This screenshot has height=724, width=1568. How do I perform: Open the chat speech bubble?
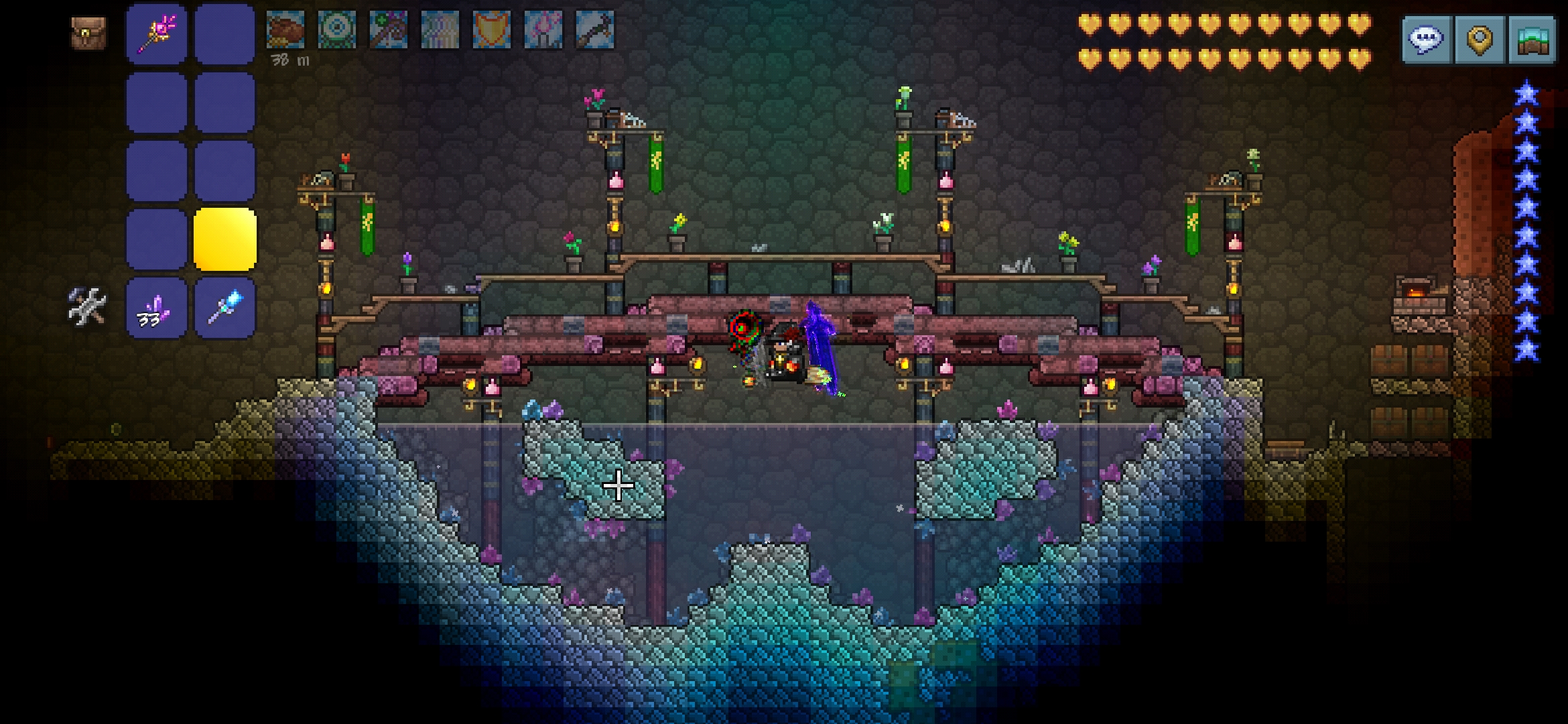click(1427, 40)
